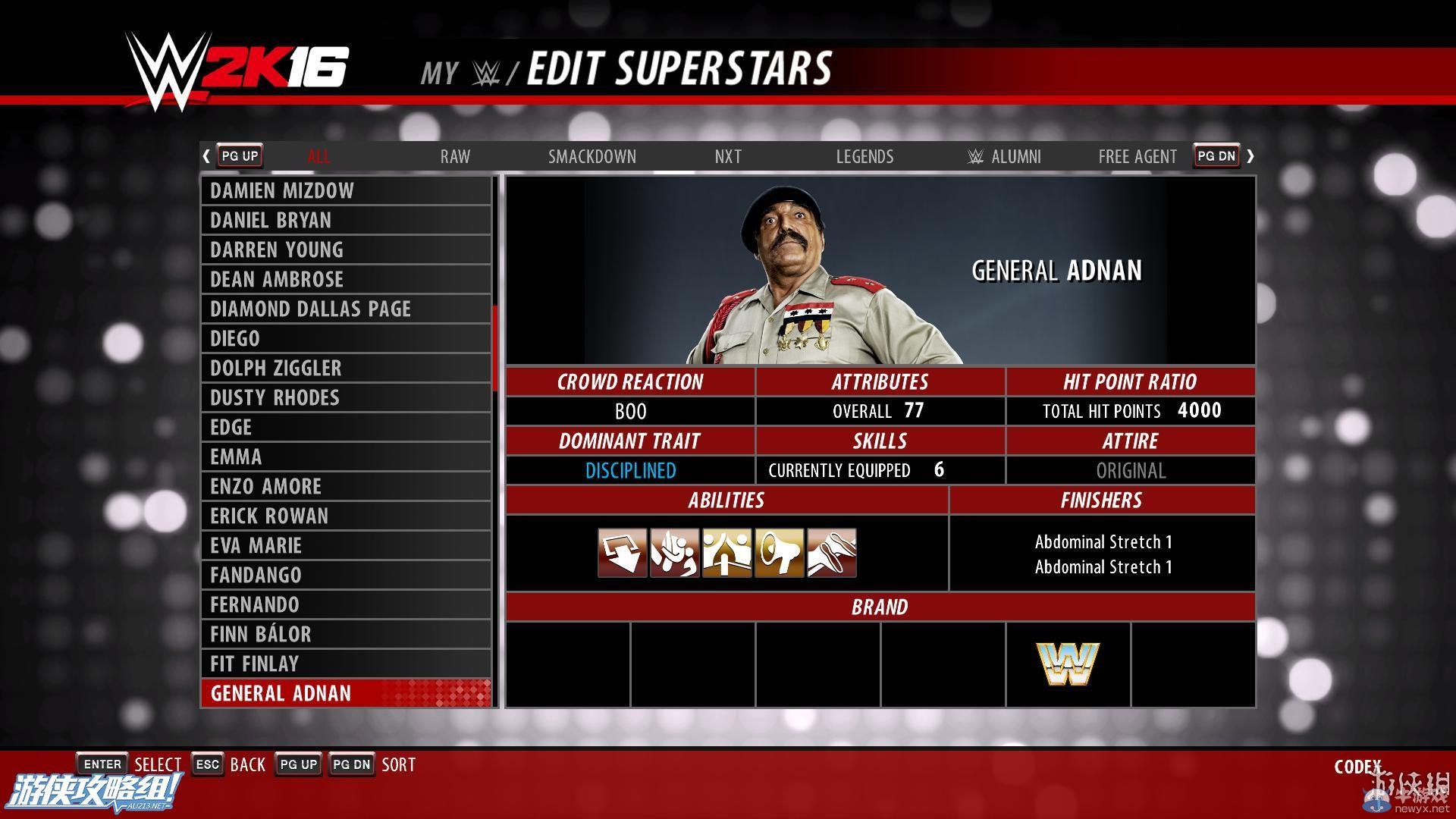This screenshot has width=1456, height=819.
Task: Select the pin submission ability icon
Action: point(833,553)
